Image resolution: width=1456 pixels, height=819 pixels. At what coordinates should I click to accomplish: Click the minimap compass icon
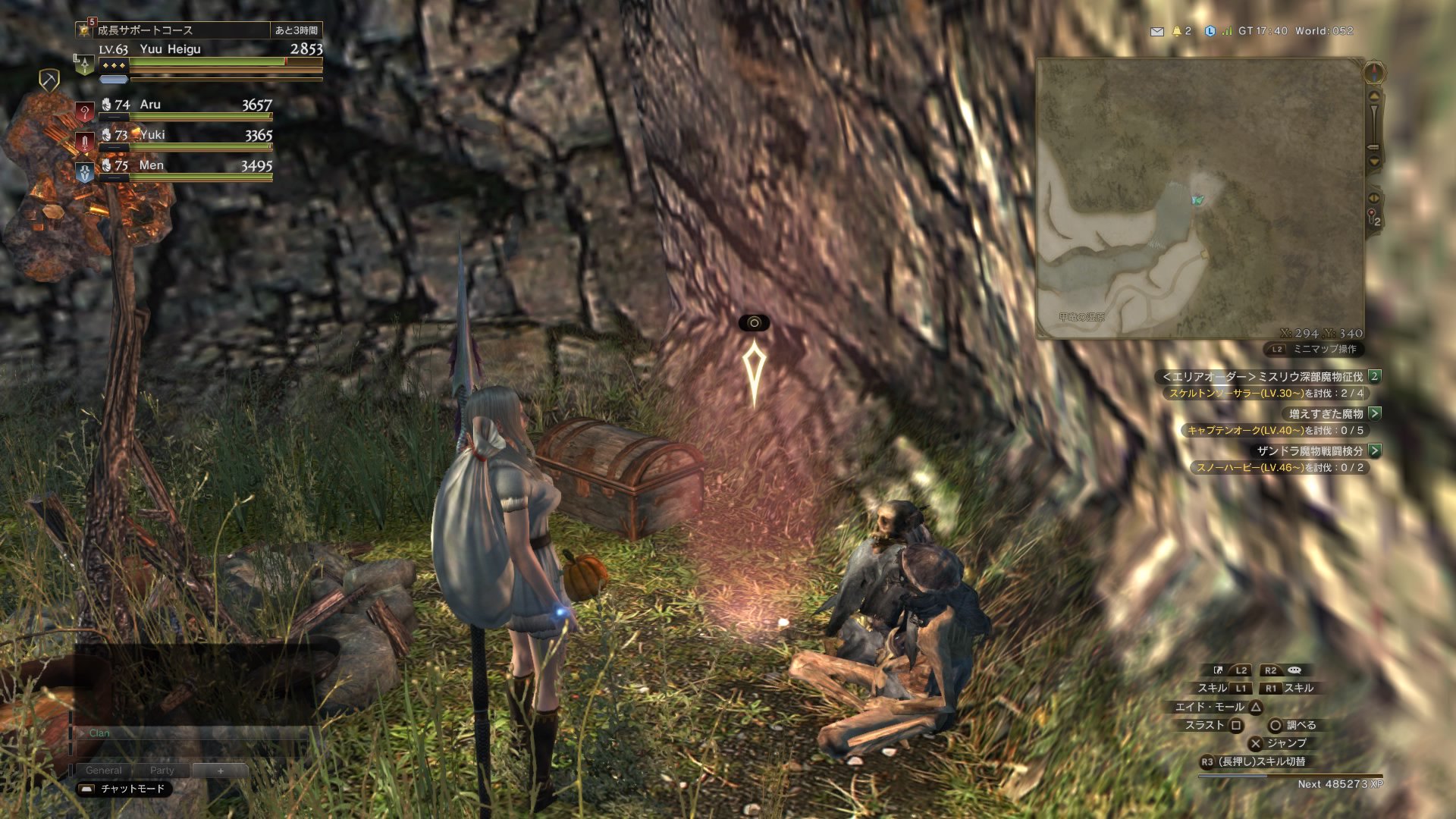[1374, 73]
